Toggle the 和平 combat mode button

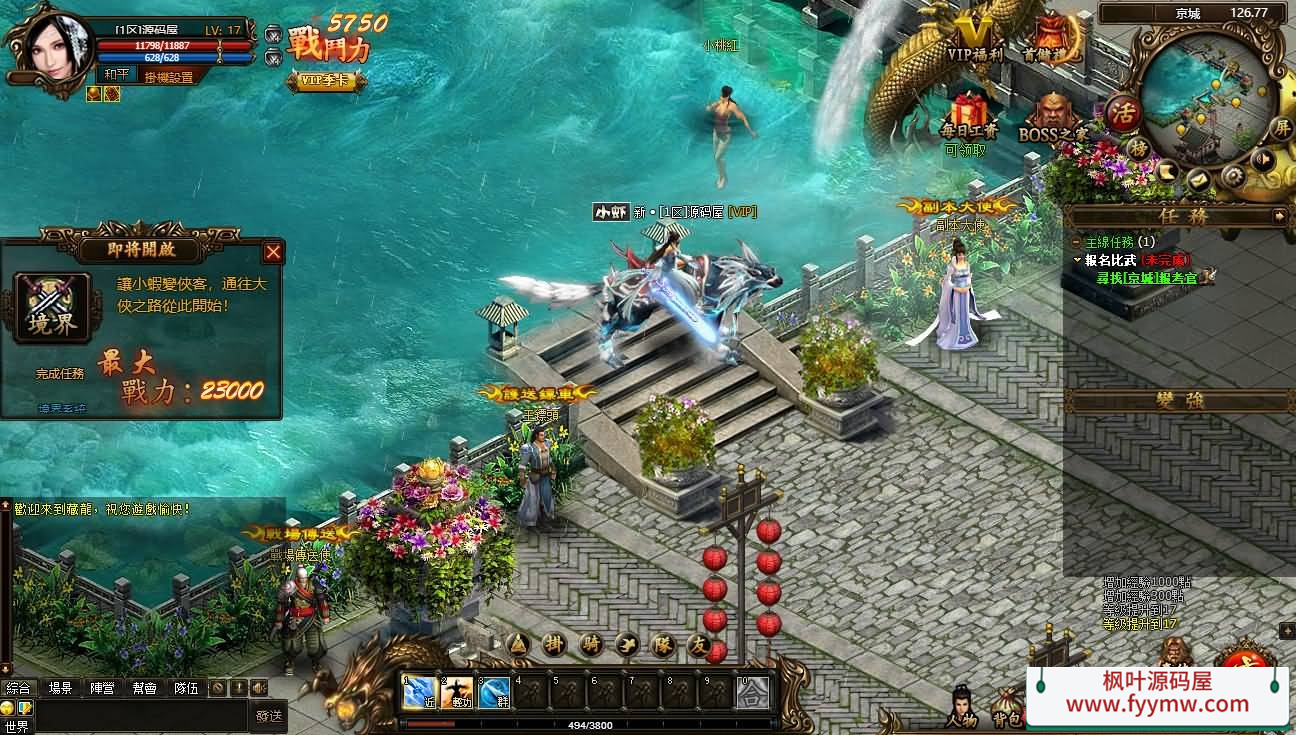click(x=116, y=74)
